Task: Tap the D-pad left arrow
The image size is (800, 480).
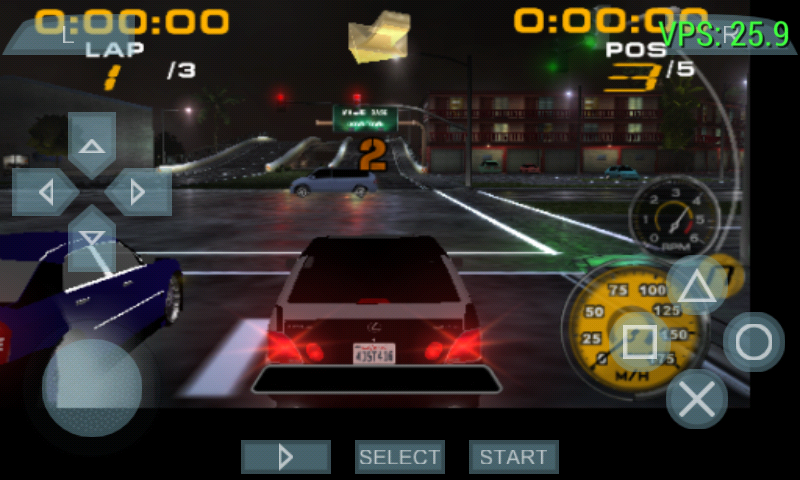Action: [x=46, y=191]
